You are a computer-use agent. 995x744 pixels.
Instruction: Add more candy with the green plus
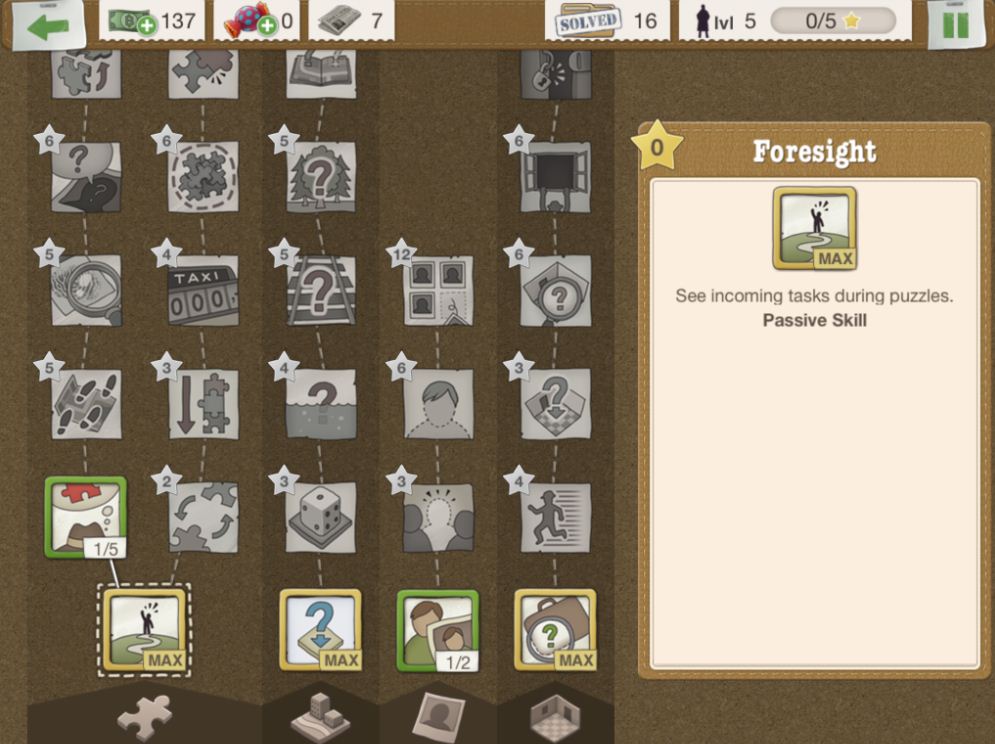pos(267,25)
